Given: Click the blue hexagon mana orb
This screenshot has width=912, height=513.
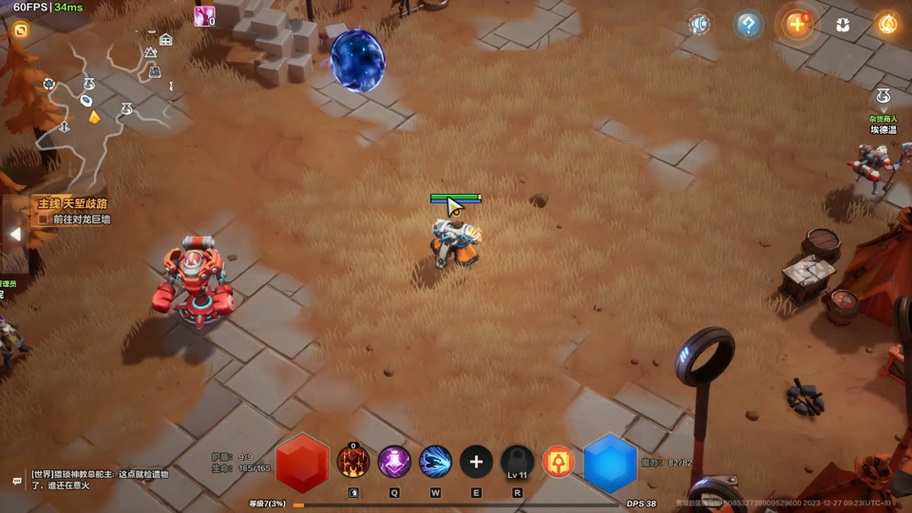Looking at the screenshot, I should click(610, 463).
